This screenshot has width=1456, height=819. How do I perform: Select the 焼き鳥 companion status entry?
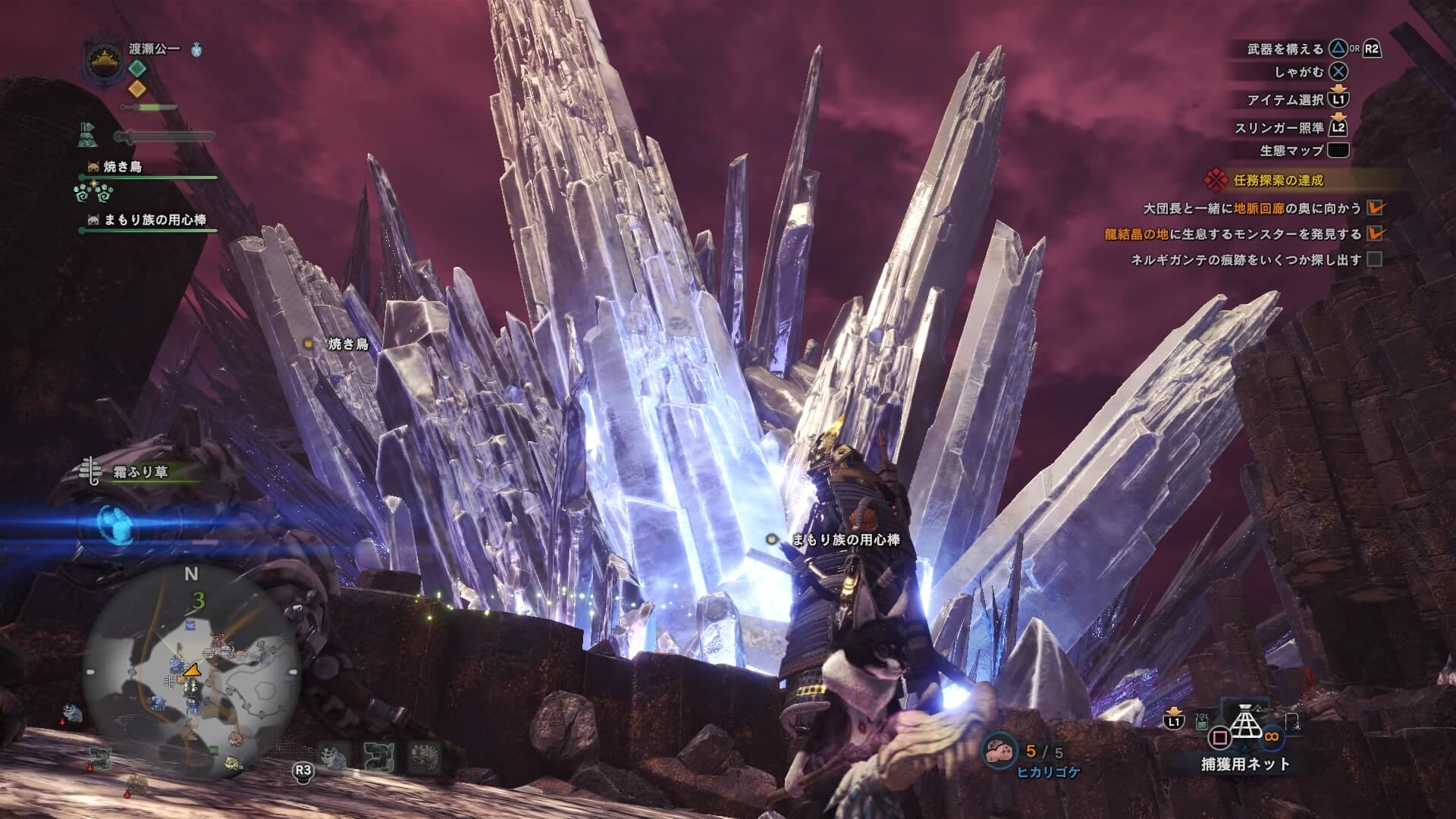coord(121,167)
